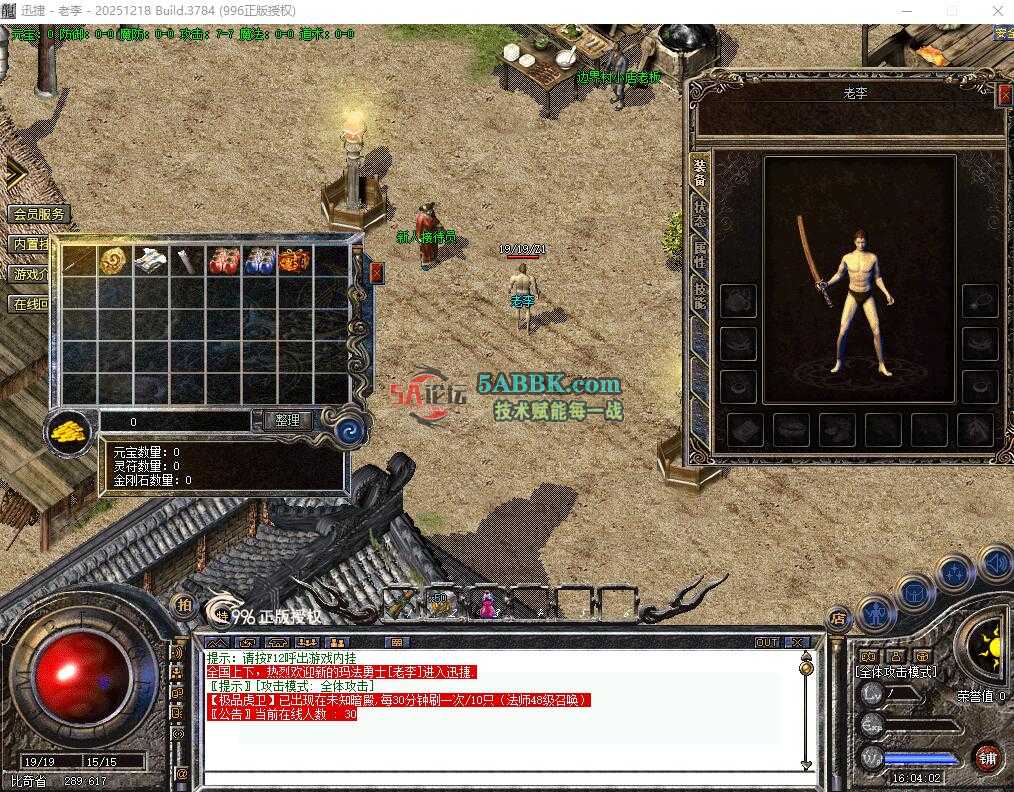Click the gold coin pile icon
The height and width of the screenshot is (792, 1014).
pos(70,431)
